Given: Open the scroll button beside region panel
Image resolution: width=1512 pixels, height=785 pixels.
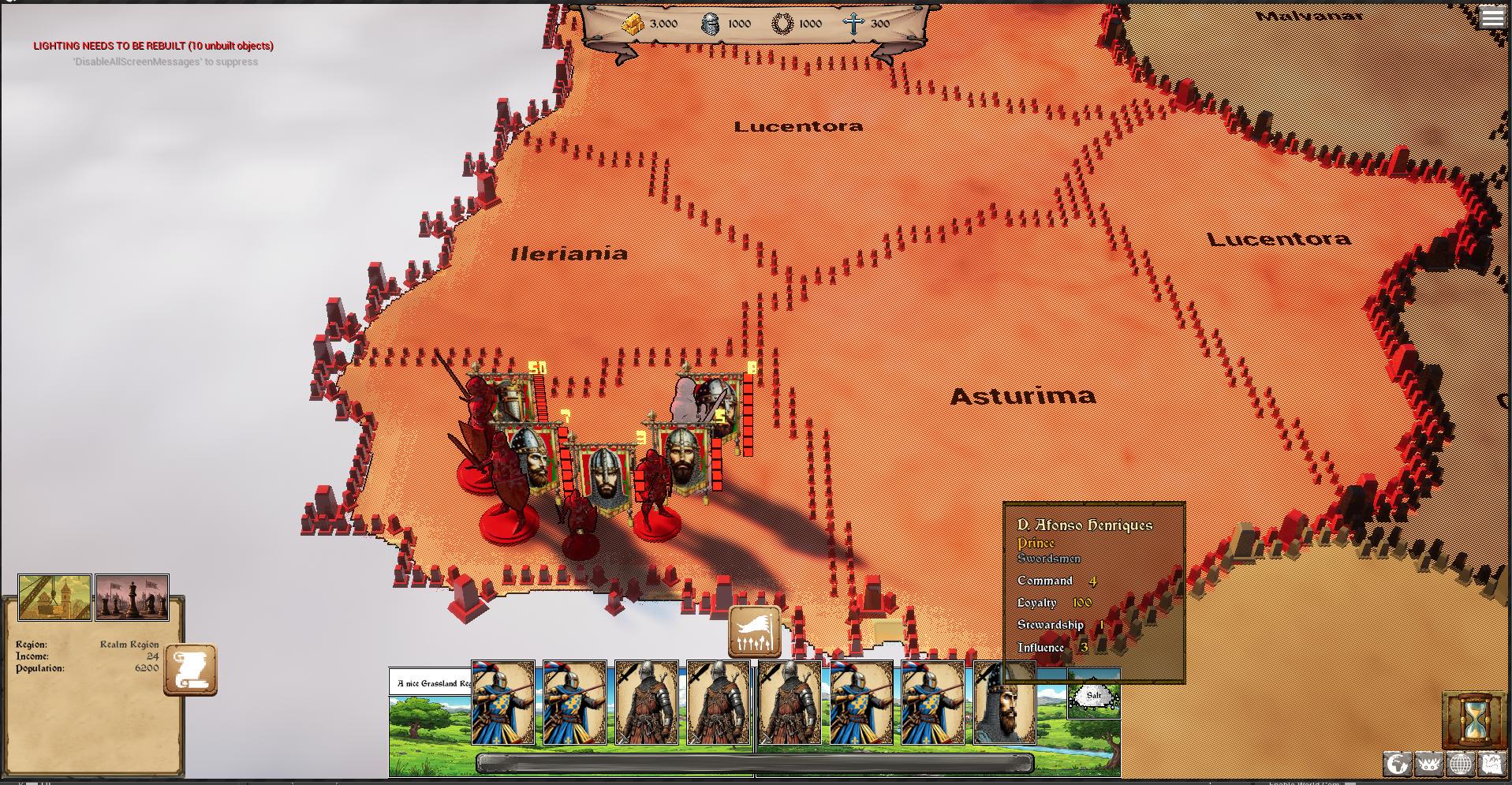Looking at the screenshot, I should pyautogui.click(x=190, y=671).
